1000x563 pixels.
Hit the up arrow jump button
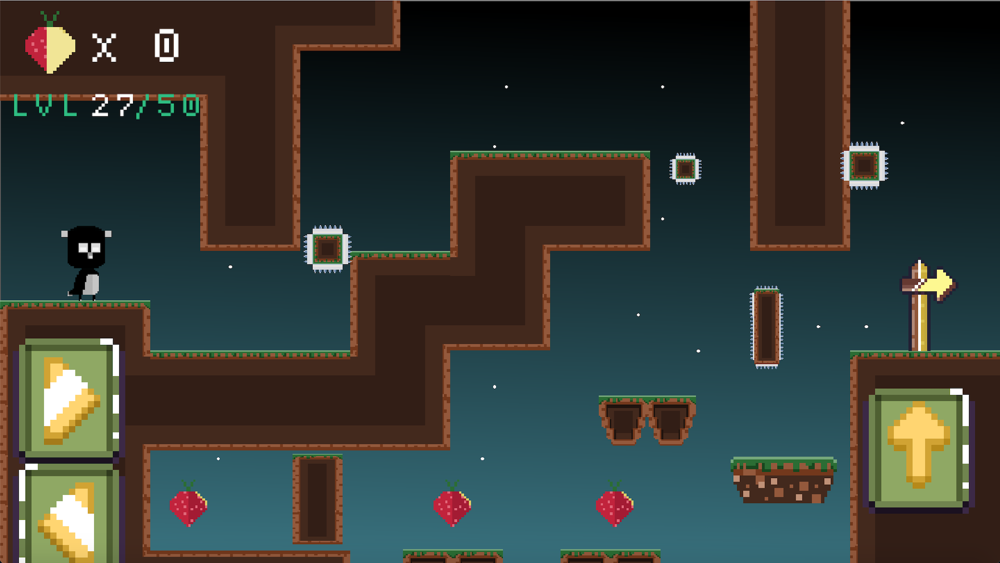(918, 449)
